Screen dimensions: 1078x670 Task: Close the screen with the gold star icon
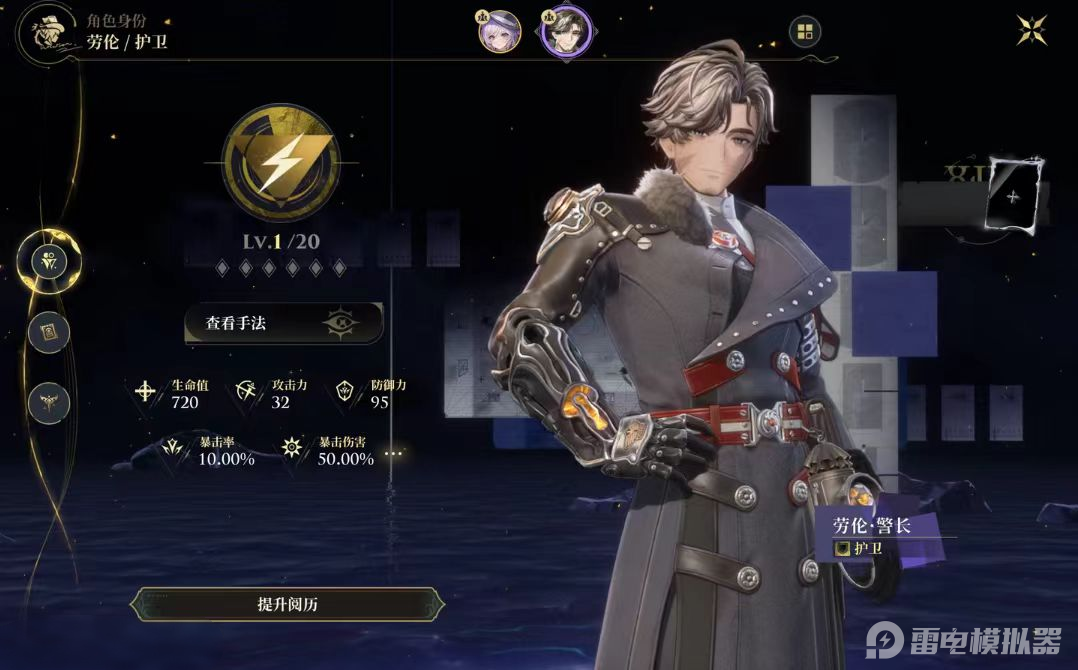click(x=1031, y=29)
